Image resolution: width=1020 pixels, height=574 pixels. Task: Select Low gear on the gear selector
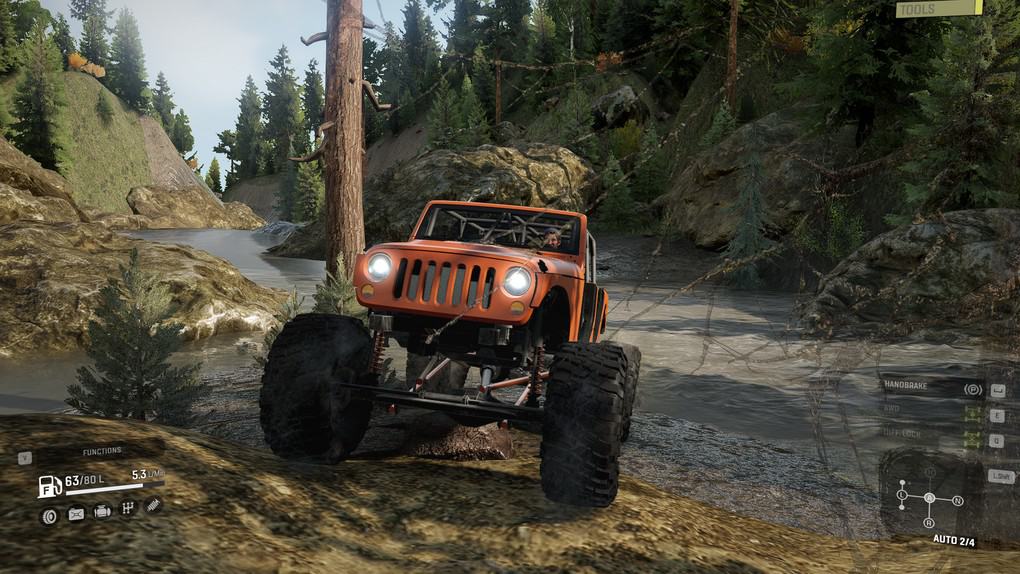901,494
